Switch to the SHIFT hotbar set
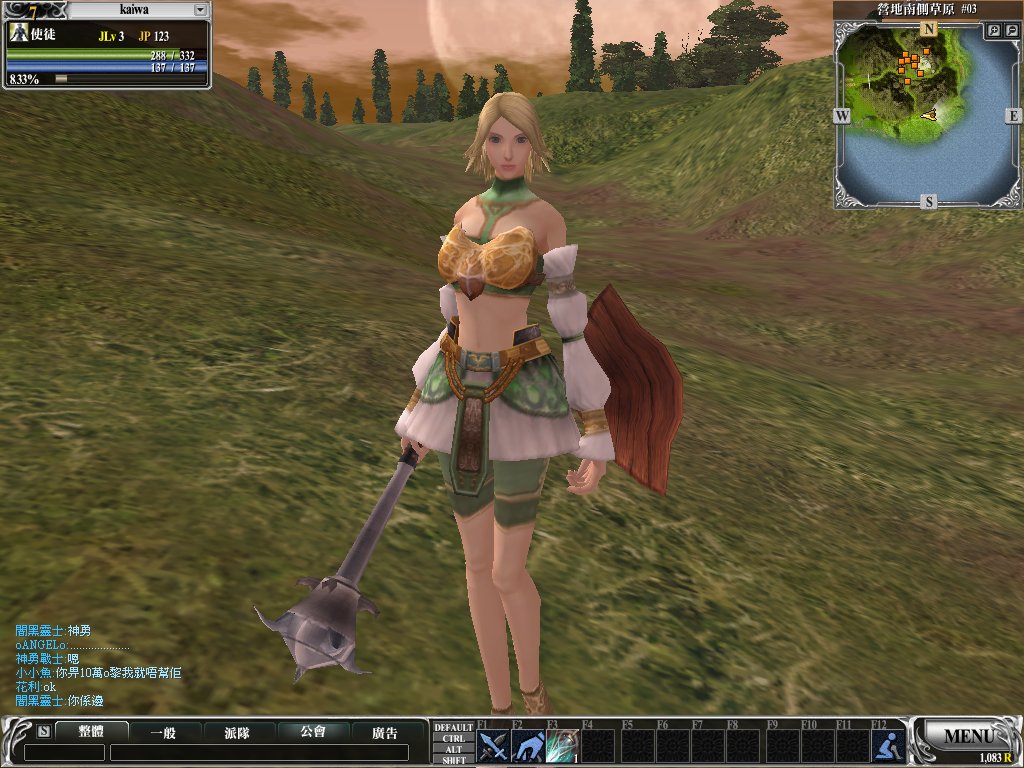This screenshot has height=768, width=1024. [453, 760]
